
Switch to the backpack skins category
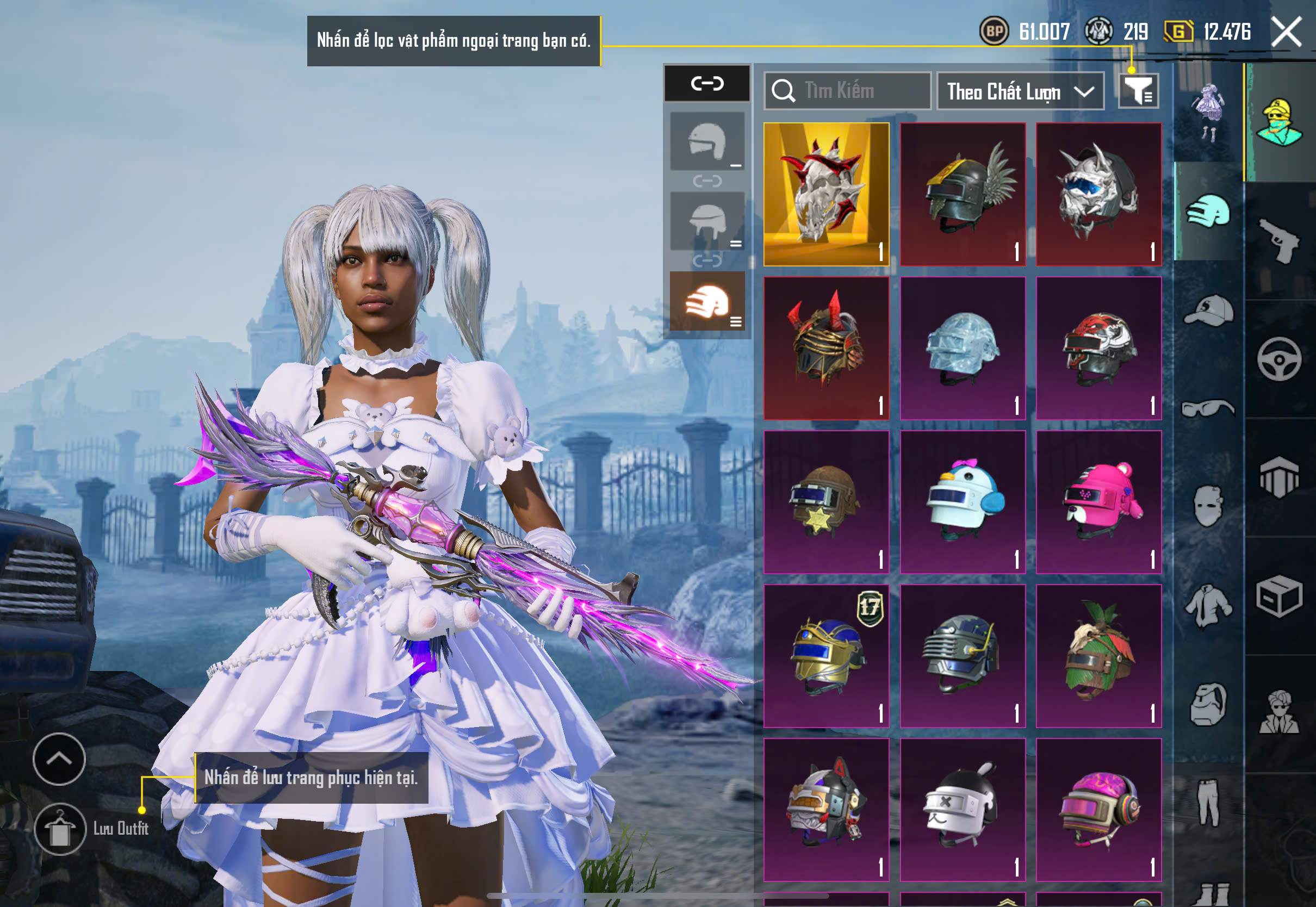coord(1208,705)
